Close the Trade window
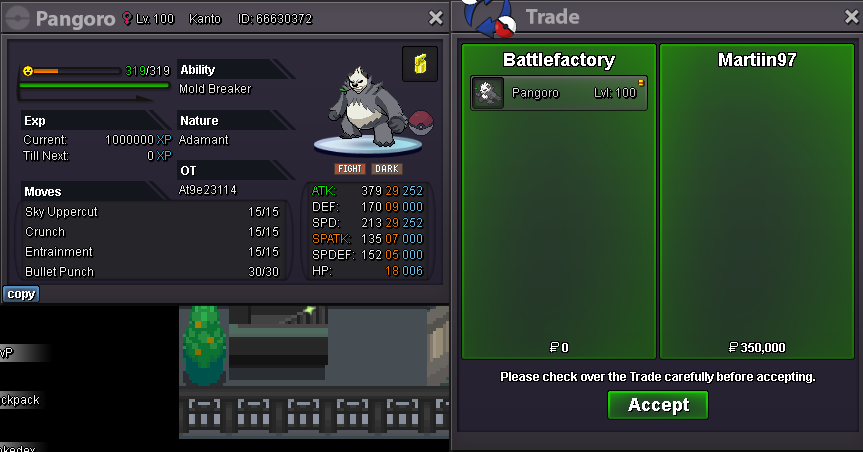 [847, 17]
